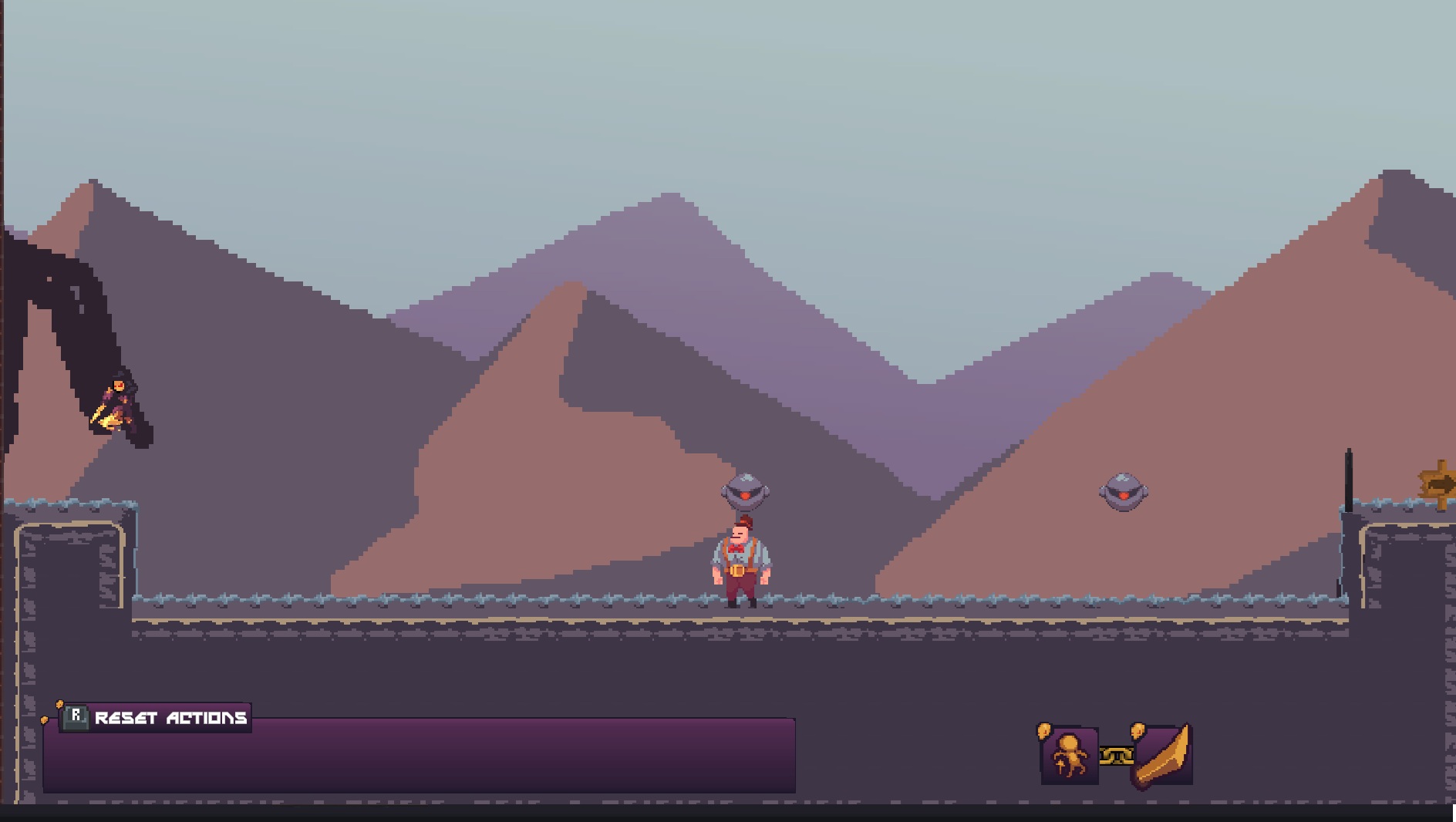Activate the curved blade slash ability
Screen dimensions: 1456x822
point(1163,756)
